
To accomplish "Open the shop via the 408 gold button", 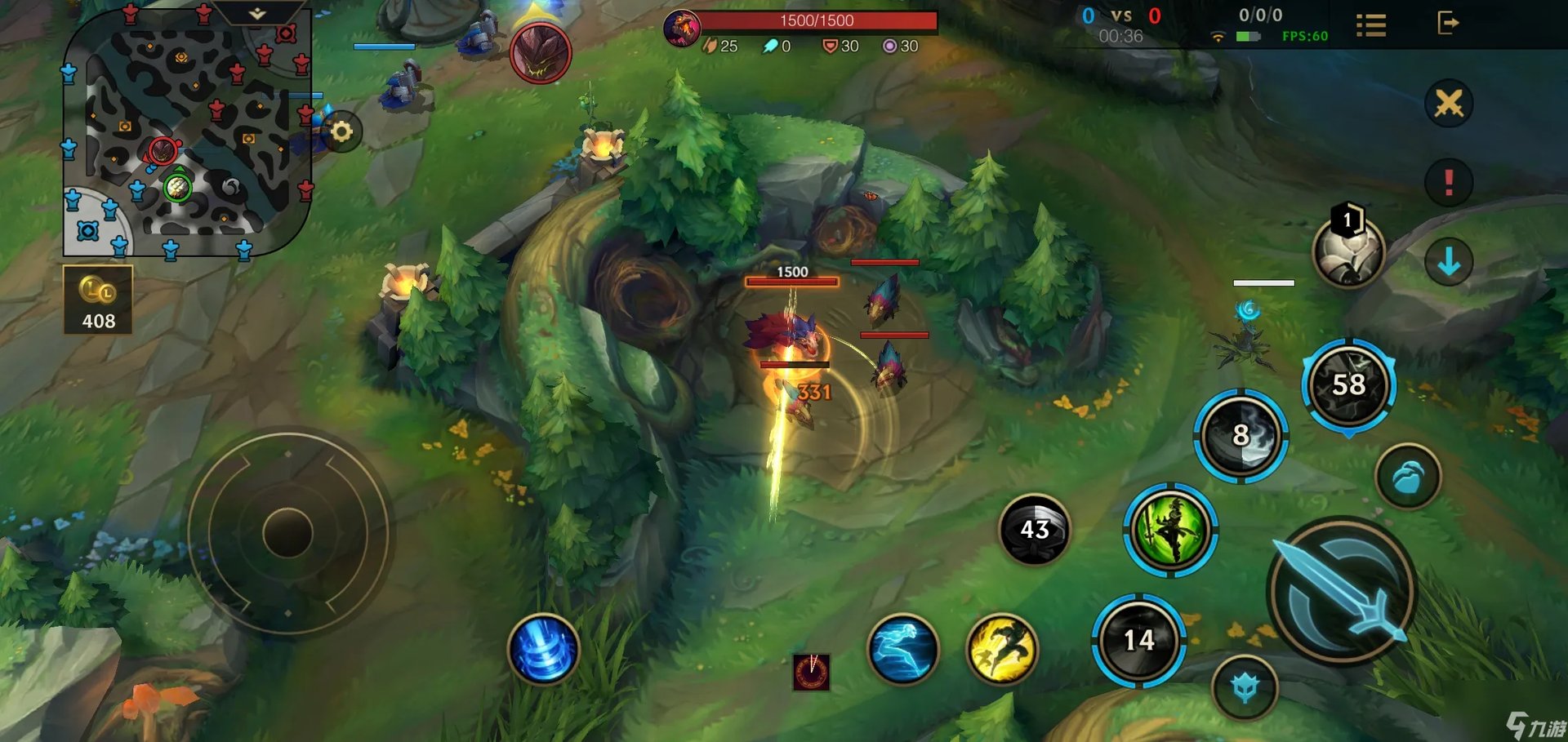I will (x=98, y=300).
